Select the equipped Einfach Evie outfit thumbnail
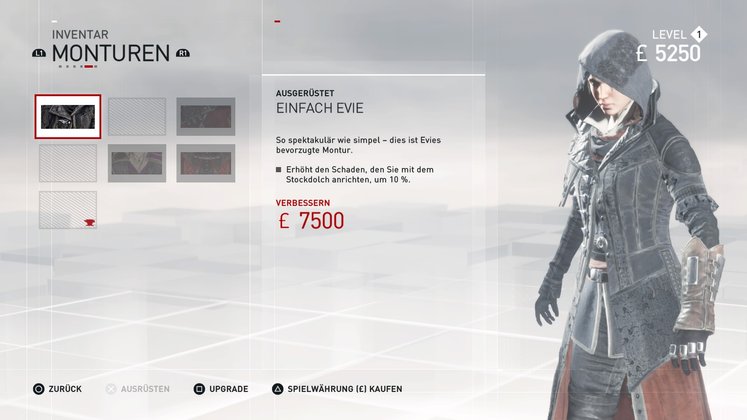This screenshot has width=747, height=420. [68, 117]
